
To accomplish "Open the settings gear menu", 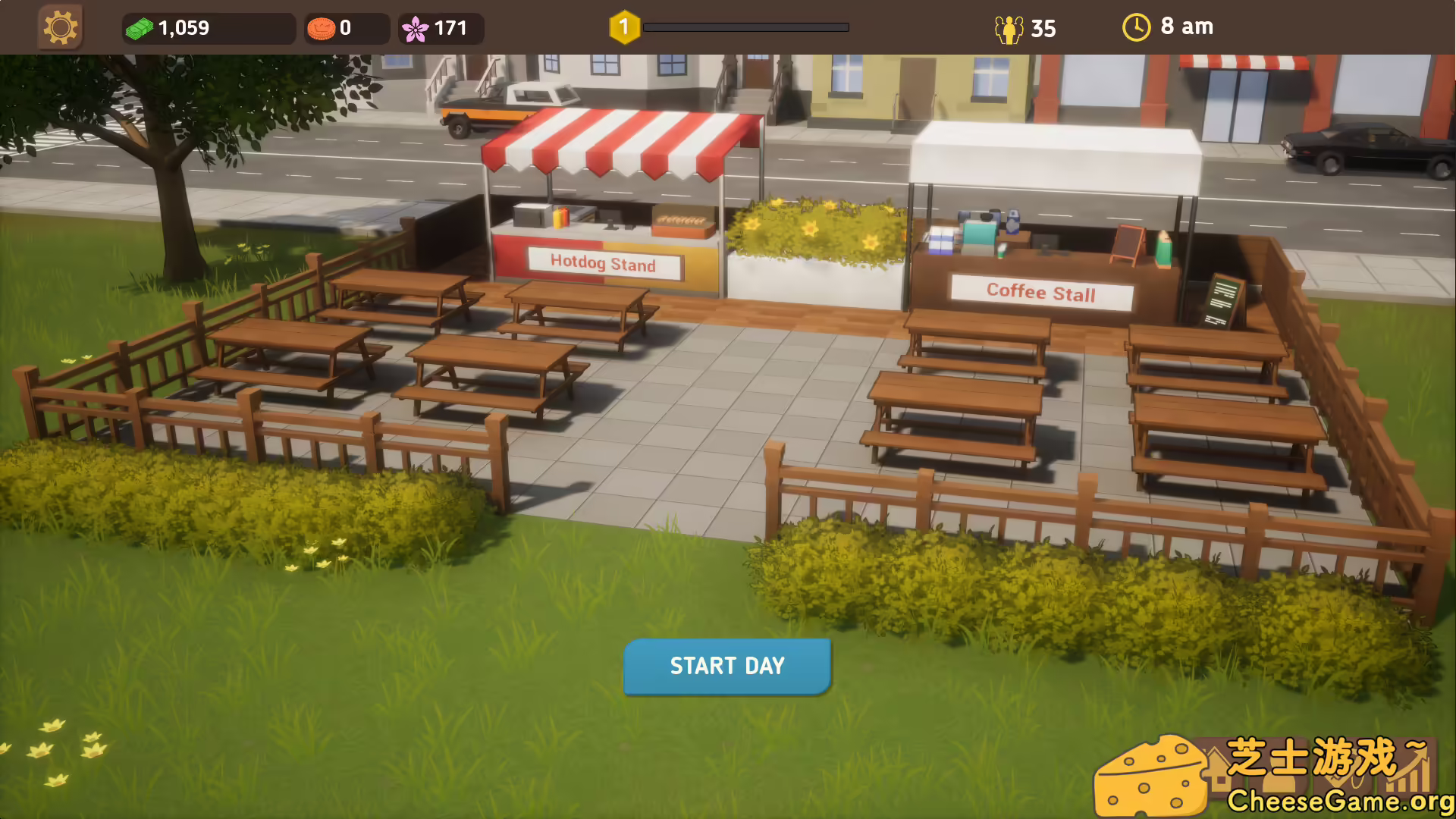I will (60, 27).
